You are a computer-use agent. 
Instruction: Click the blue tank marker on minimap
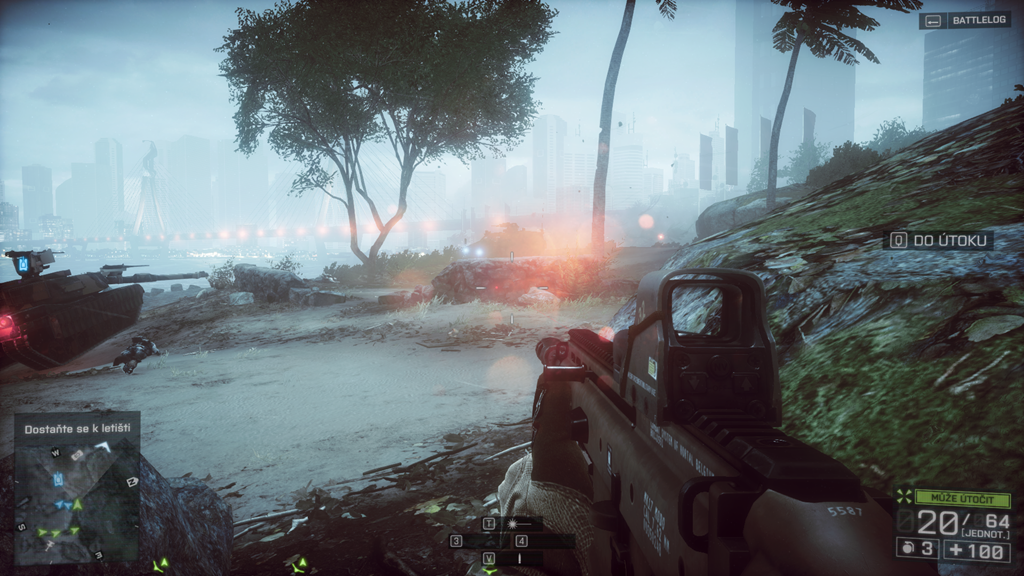[x=59, y=481]
